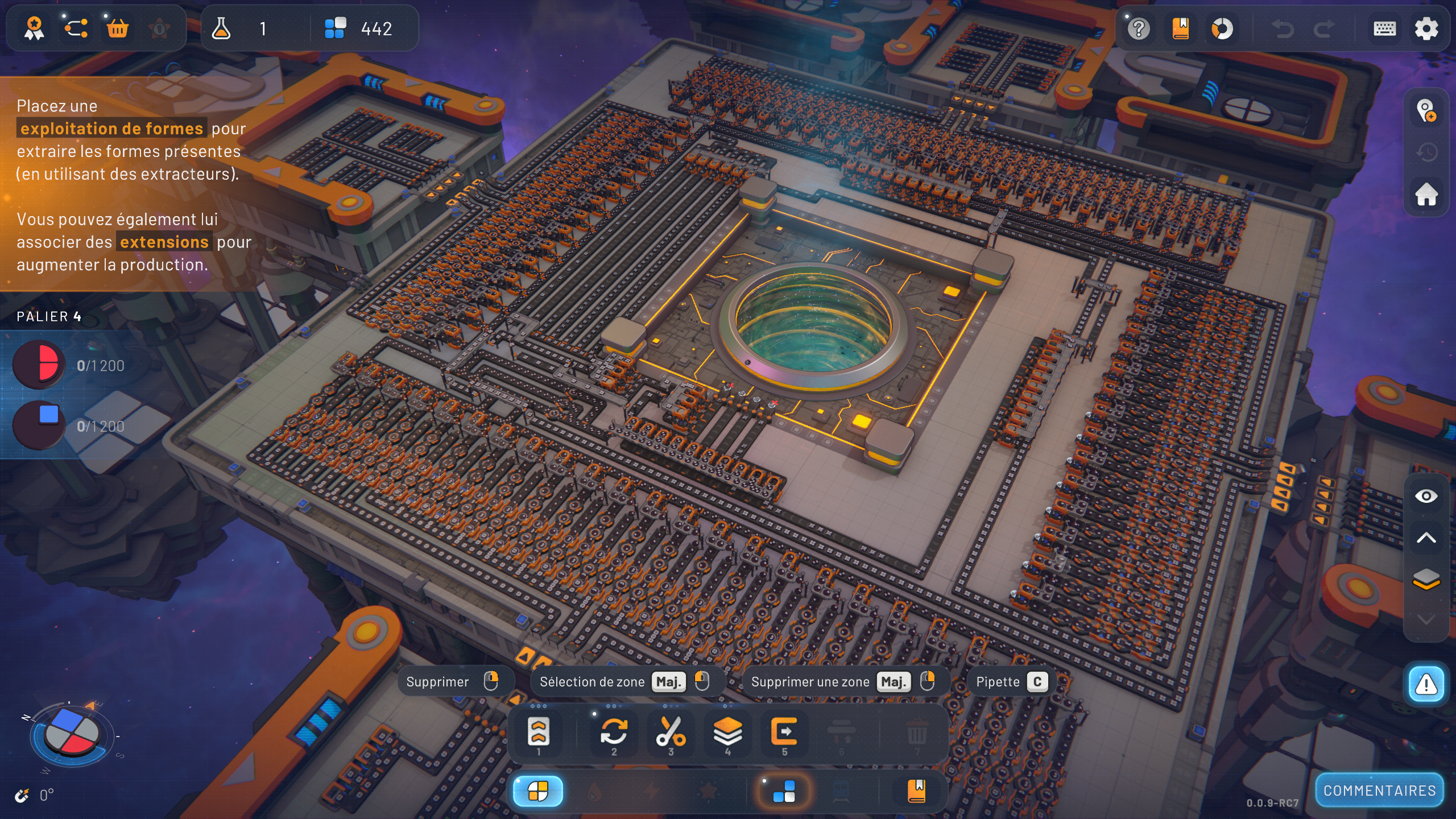Open the orange blueprint library book

point(1181,29)
